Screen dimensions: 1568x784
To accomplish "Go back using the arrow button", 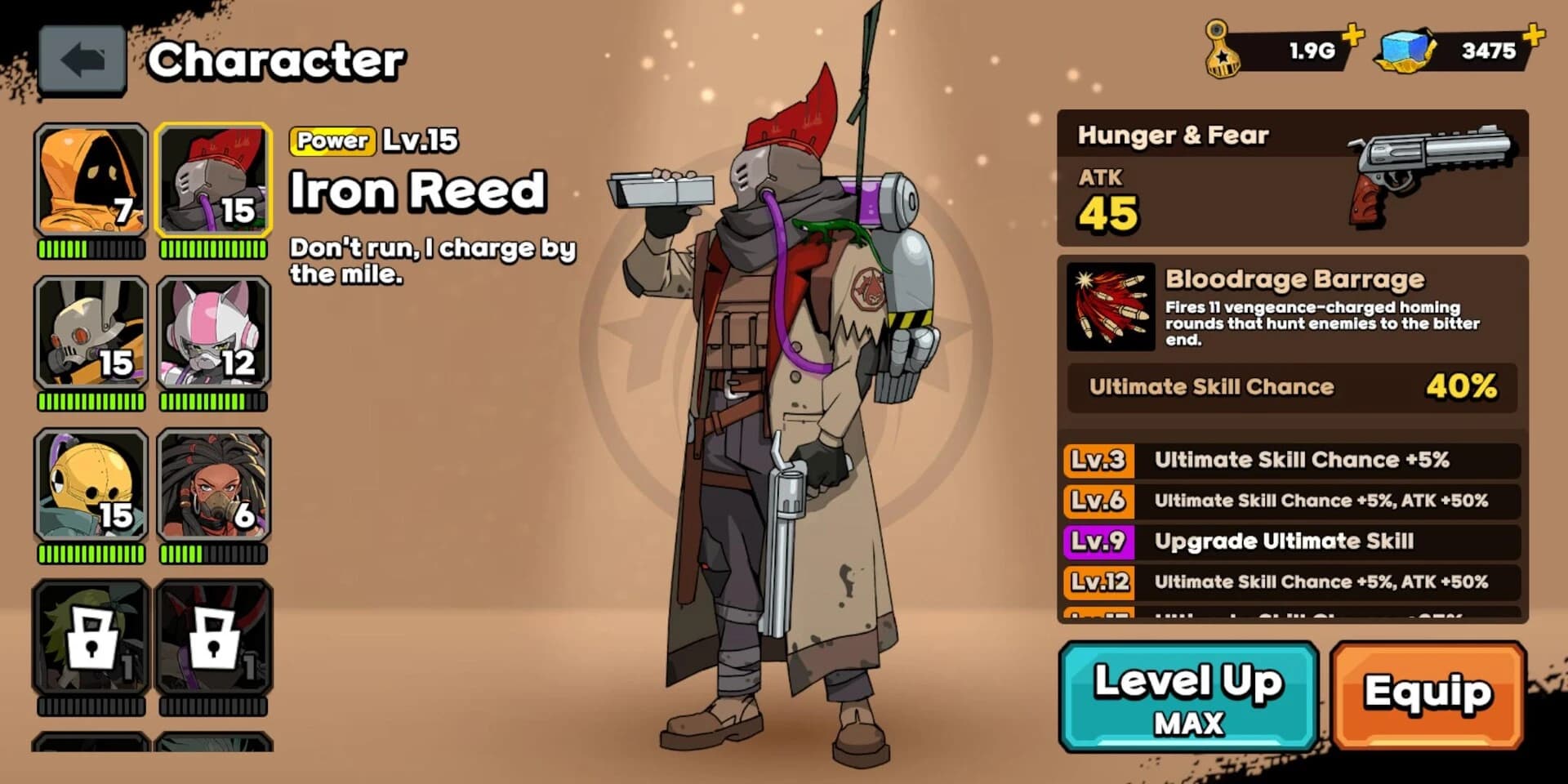I will (x=82, y=60).
